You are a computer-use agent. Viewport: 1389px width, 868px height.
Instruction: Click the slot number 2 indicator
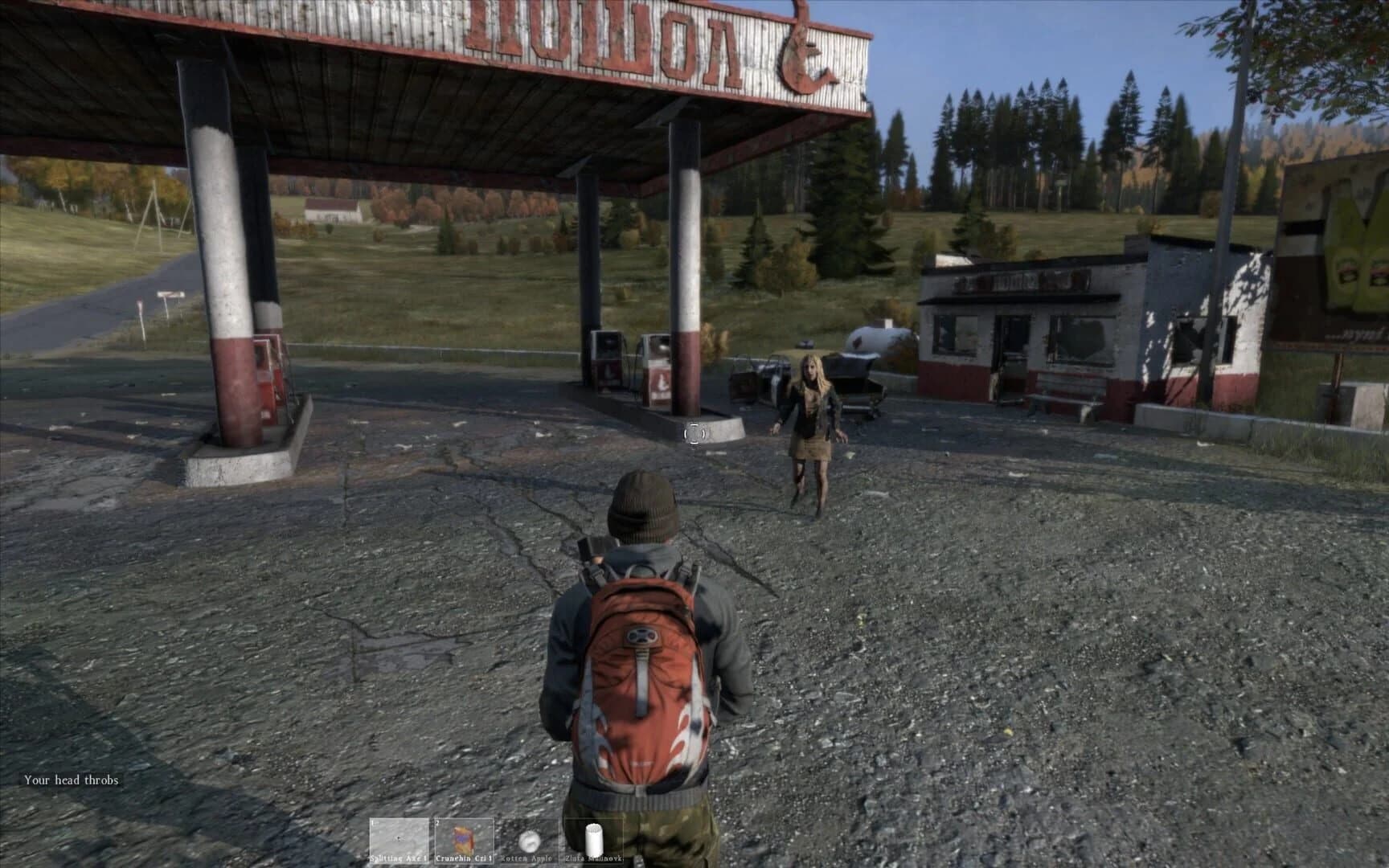pyautogui.click(x=436, y=821)
